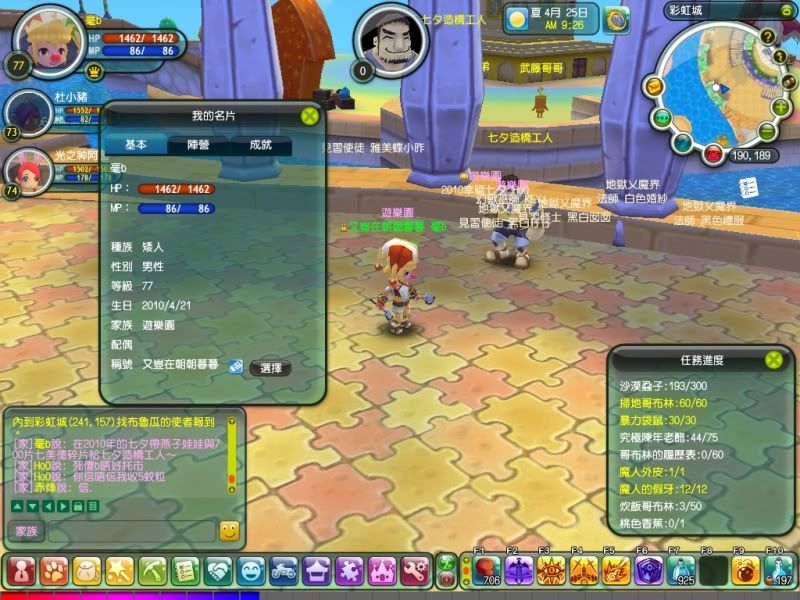The width and height of the screenshot is (800, 600).
Task: Close the 我的名片 profile window
Action: (x=310, y=115)
